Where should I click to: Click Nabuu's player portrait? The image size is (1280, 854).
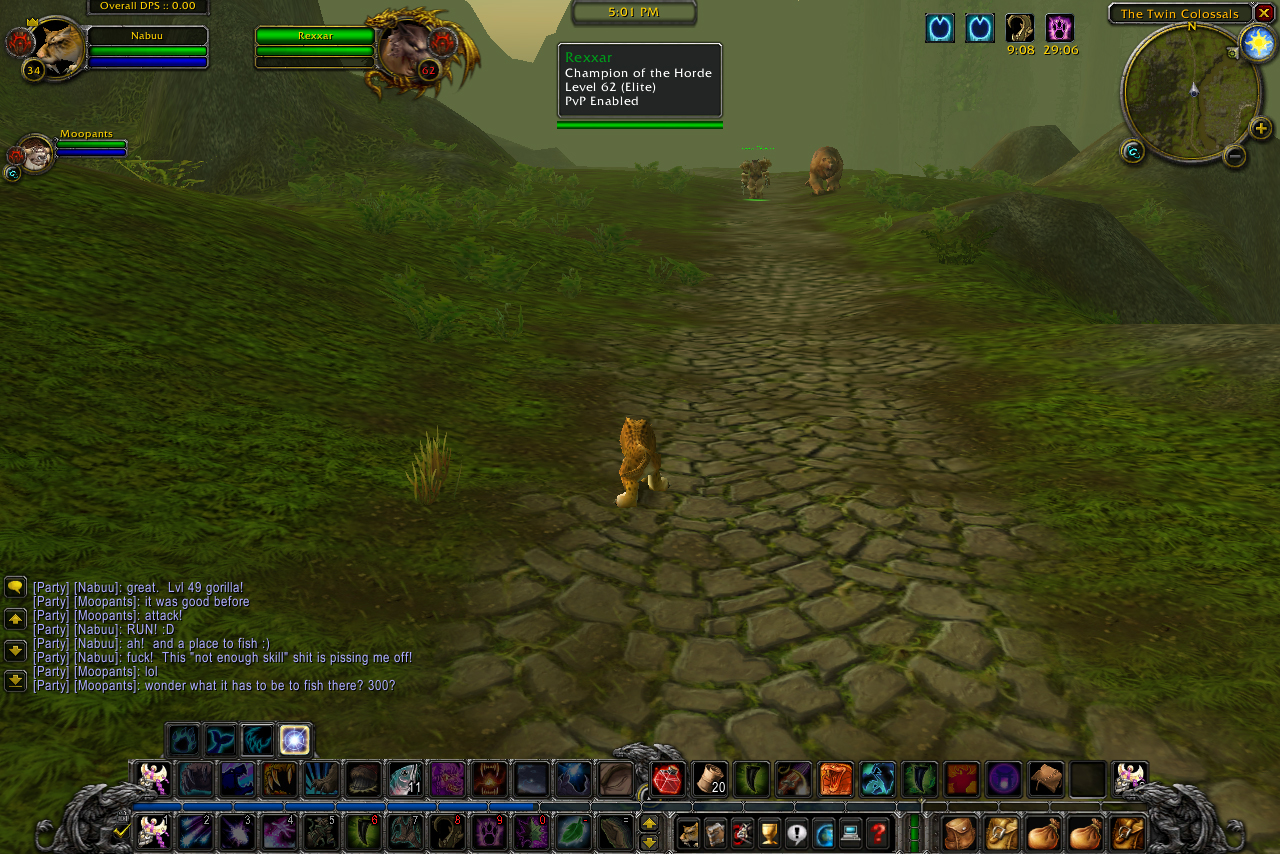[57, 47]
